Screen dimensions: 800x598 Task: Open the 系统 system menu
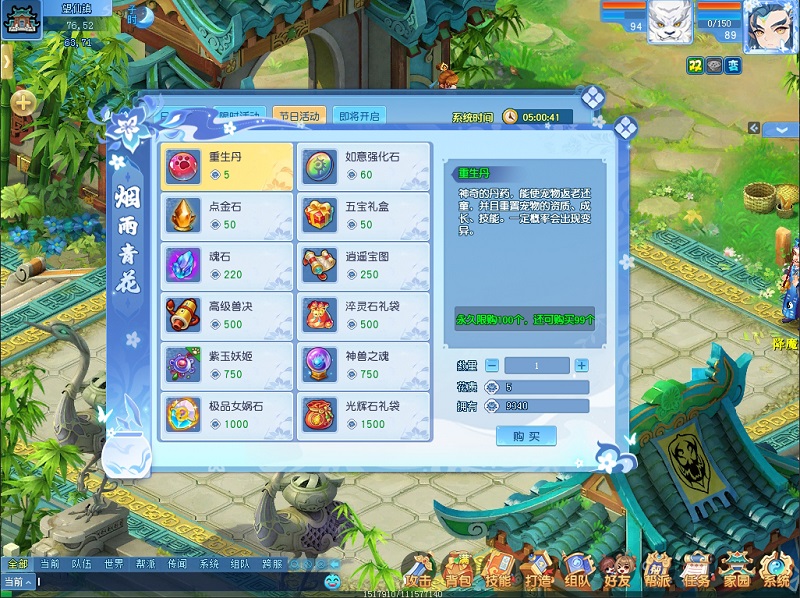coord(776,573)
